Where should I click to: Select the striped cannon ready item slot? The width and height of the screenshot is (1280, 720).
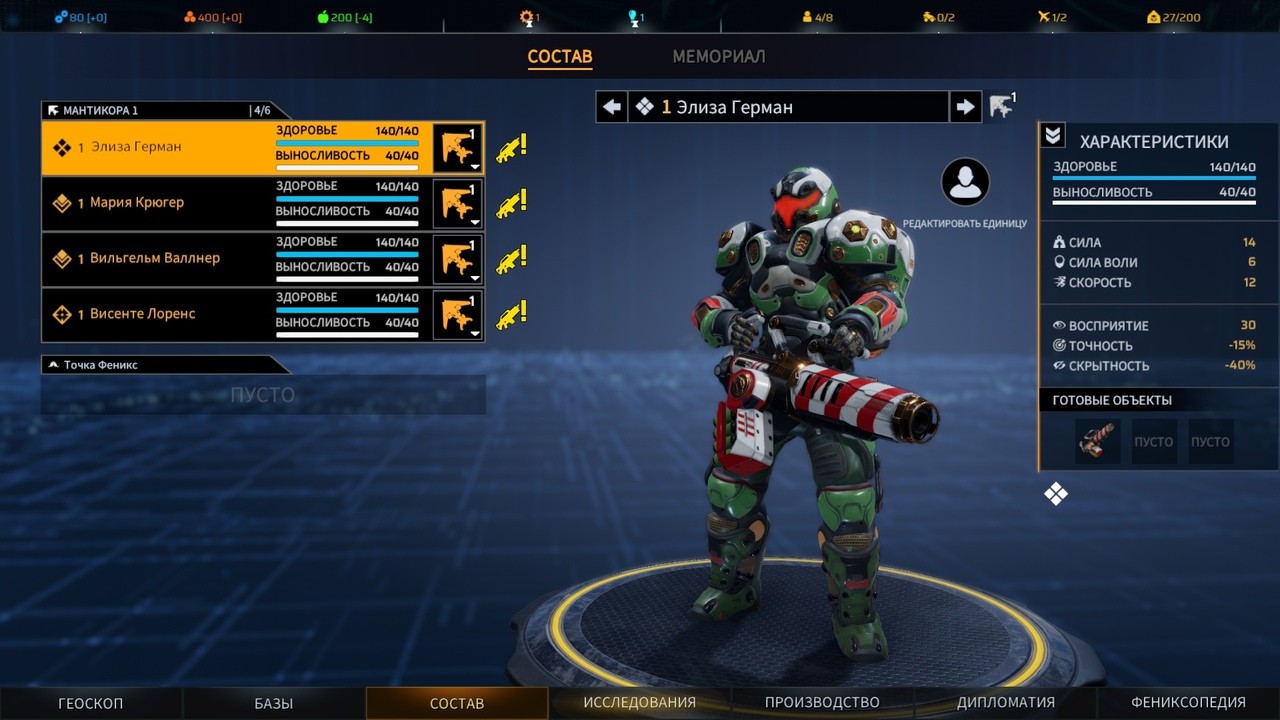1097,441
